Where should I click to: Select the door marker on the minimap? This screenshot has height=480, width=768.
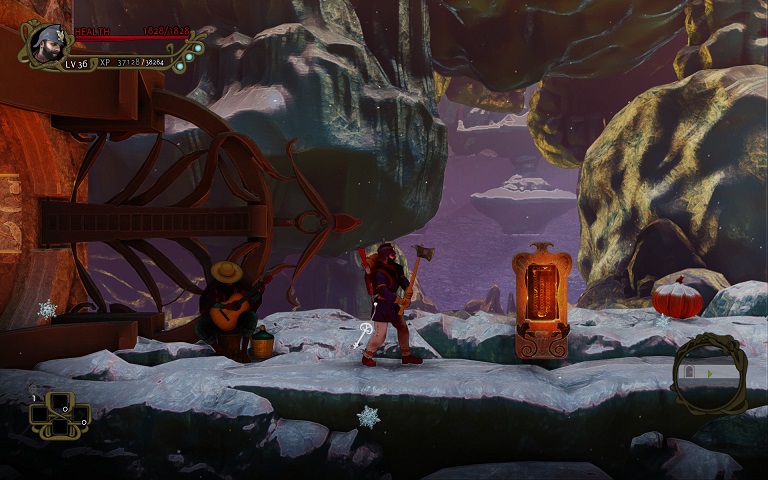(x=689, y=372)
